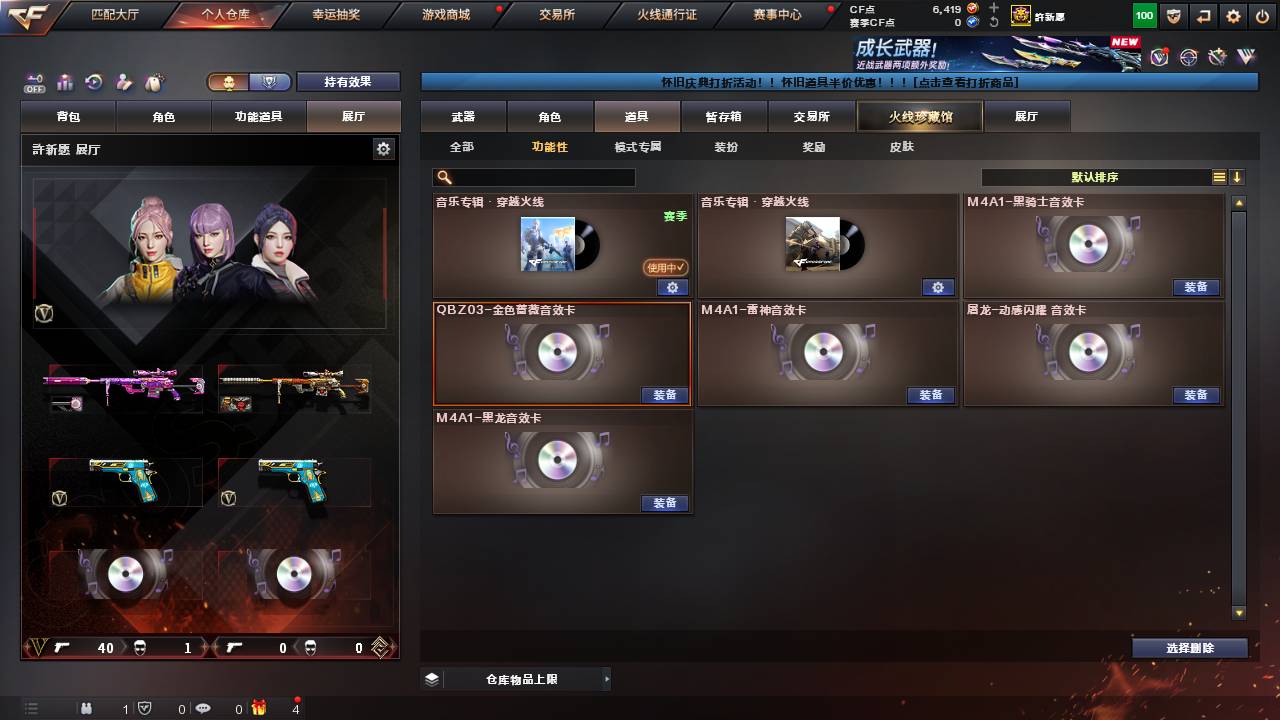
Task: Click the 选择删除 button at bottom right
Action: click(x=1189, y=647)
